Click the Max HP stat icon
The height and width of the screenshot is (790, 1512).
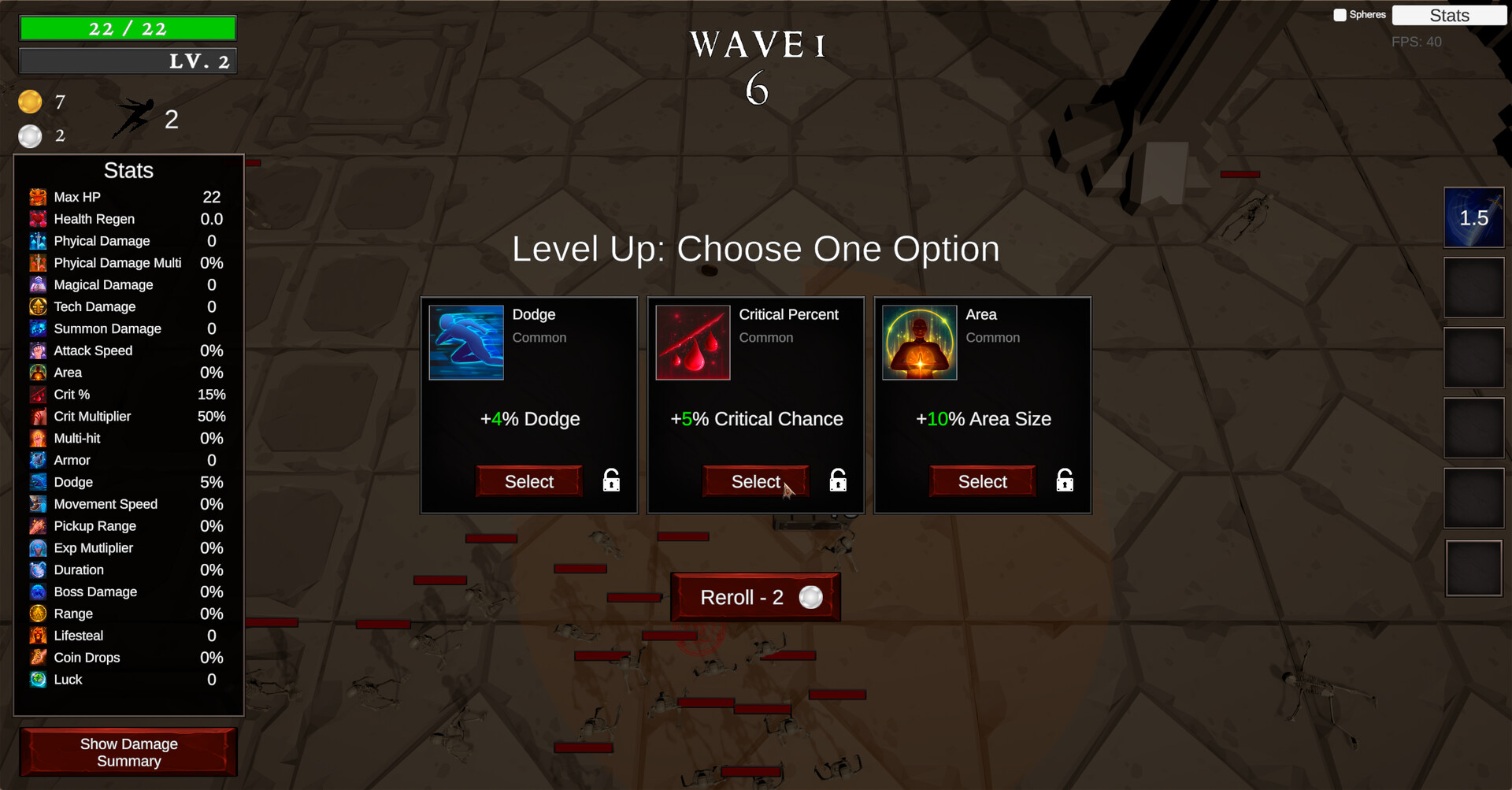click(37, 197)
